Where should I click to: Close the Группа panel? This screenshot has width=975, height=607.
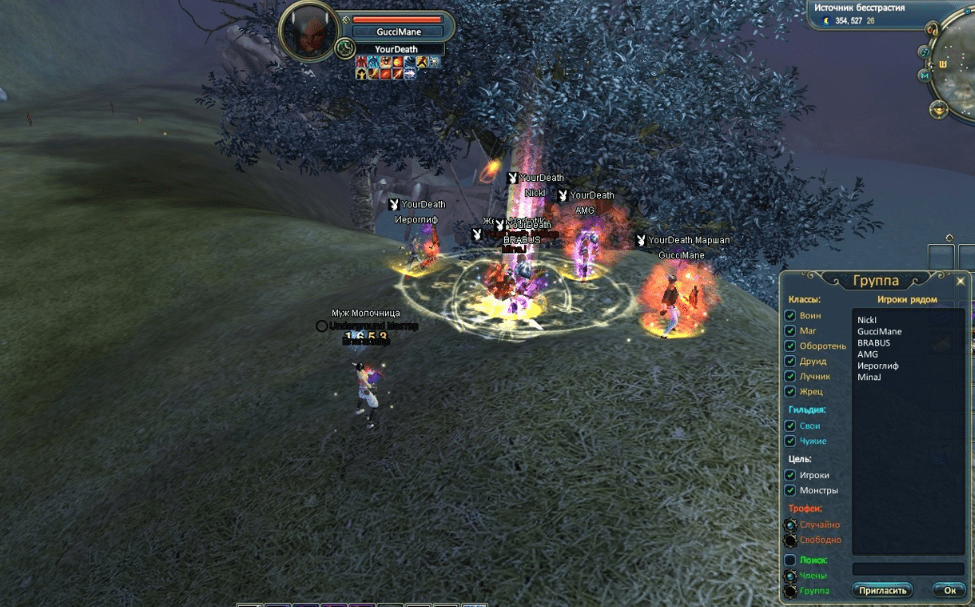[961, 281]
